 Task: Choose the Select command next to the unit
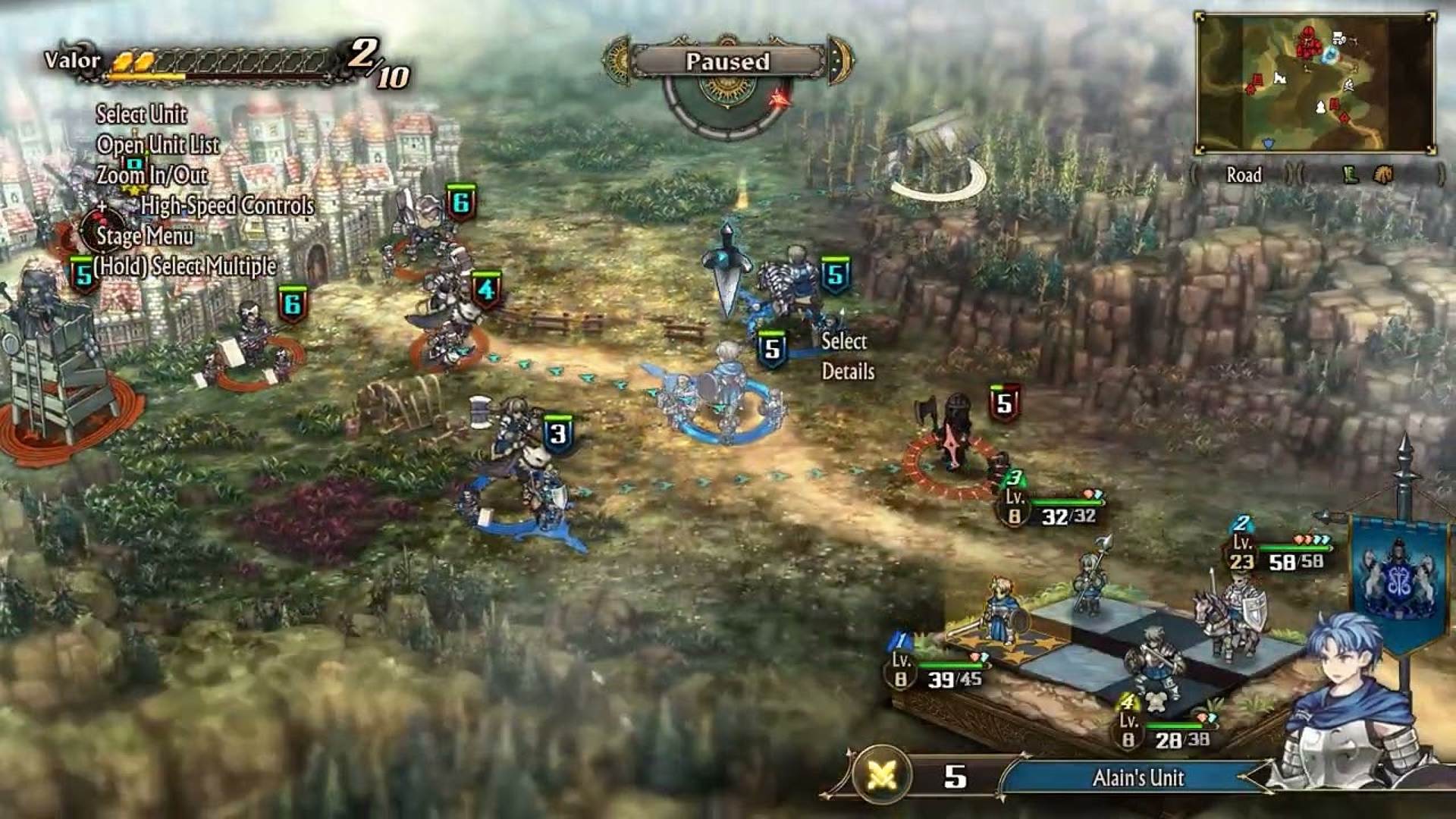844,342
